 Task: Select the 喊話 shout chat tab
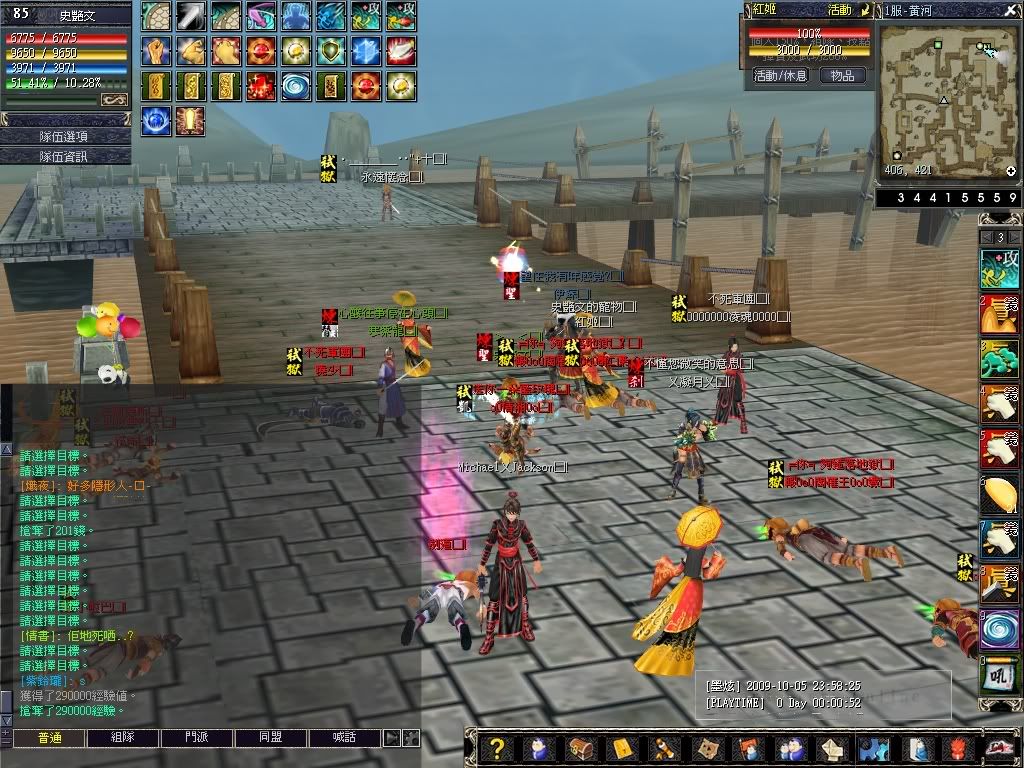pos(345,738)
